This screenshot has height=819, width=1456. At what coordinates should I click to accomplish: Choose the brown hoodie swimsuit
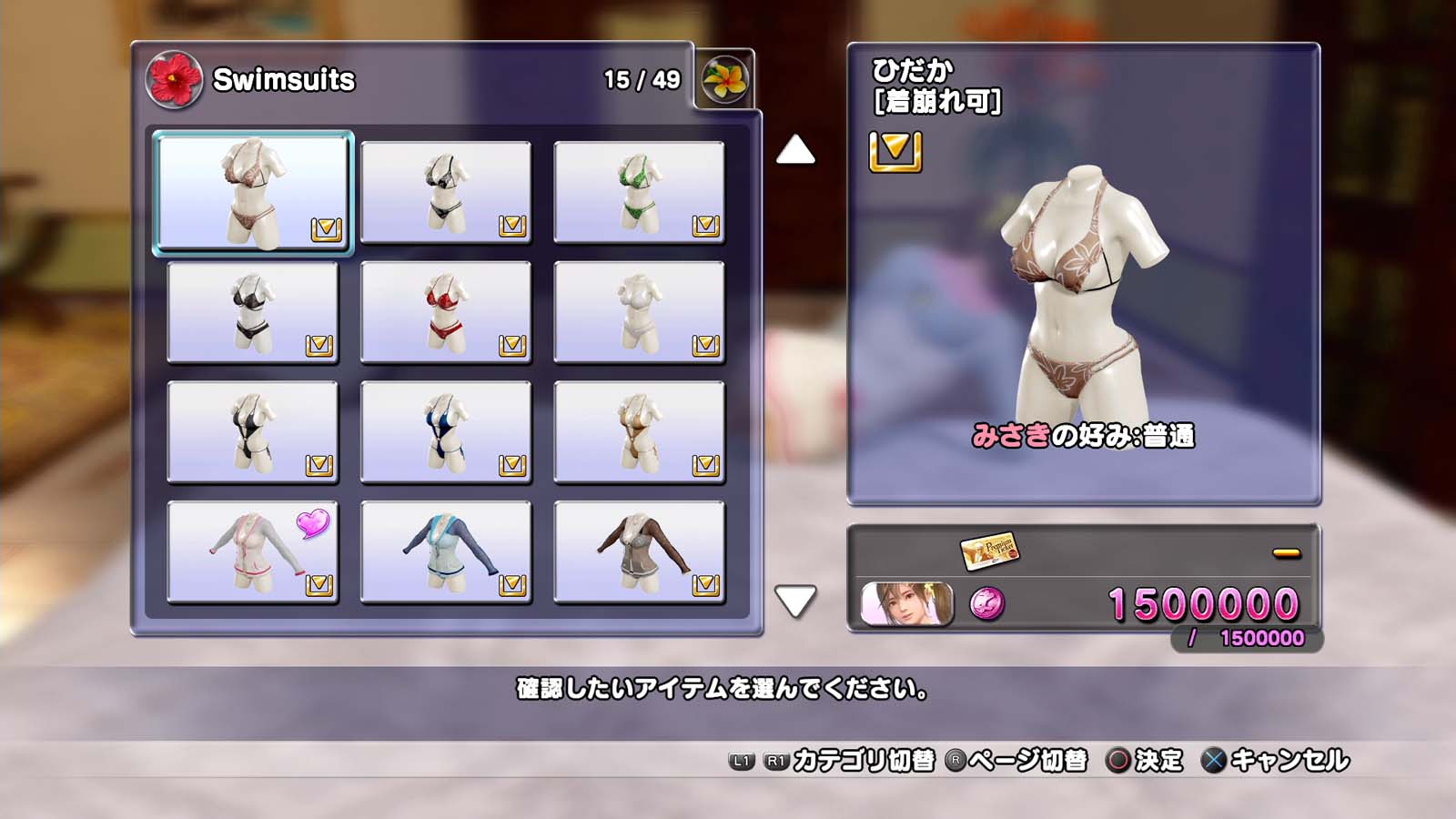tap(639, 552)
